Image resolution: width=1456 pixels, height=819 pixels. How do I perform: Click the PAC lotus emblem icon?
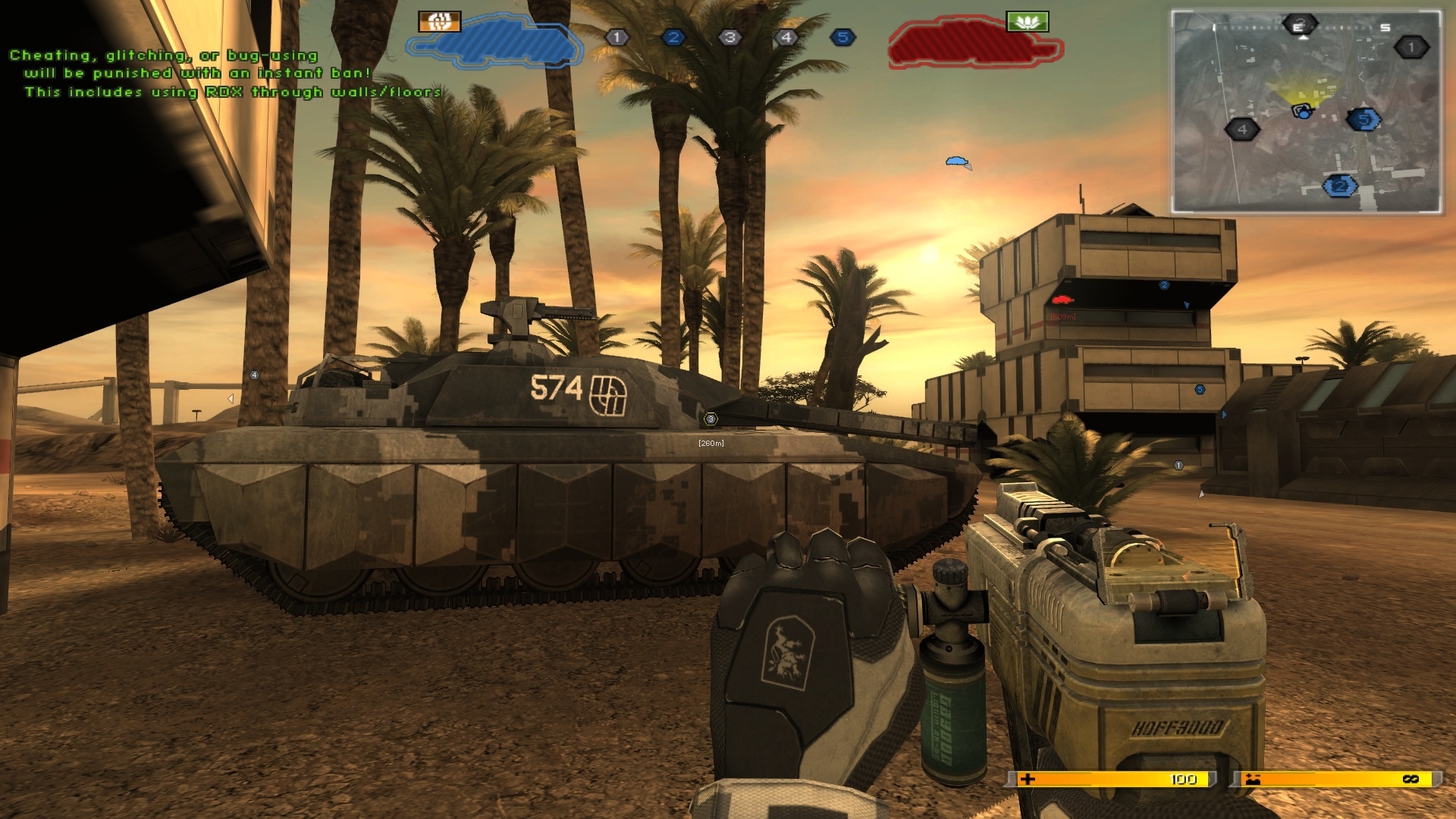click(x=1028, y=20)
